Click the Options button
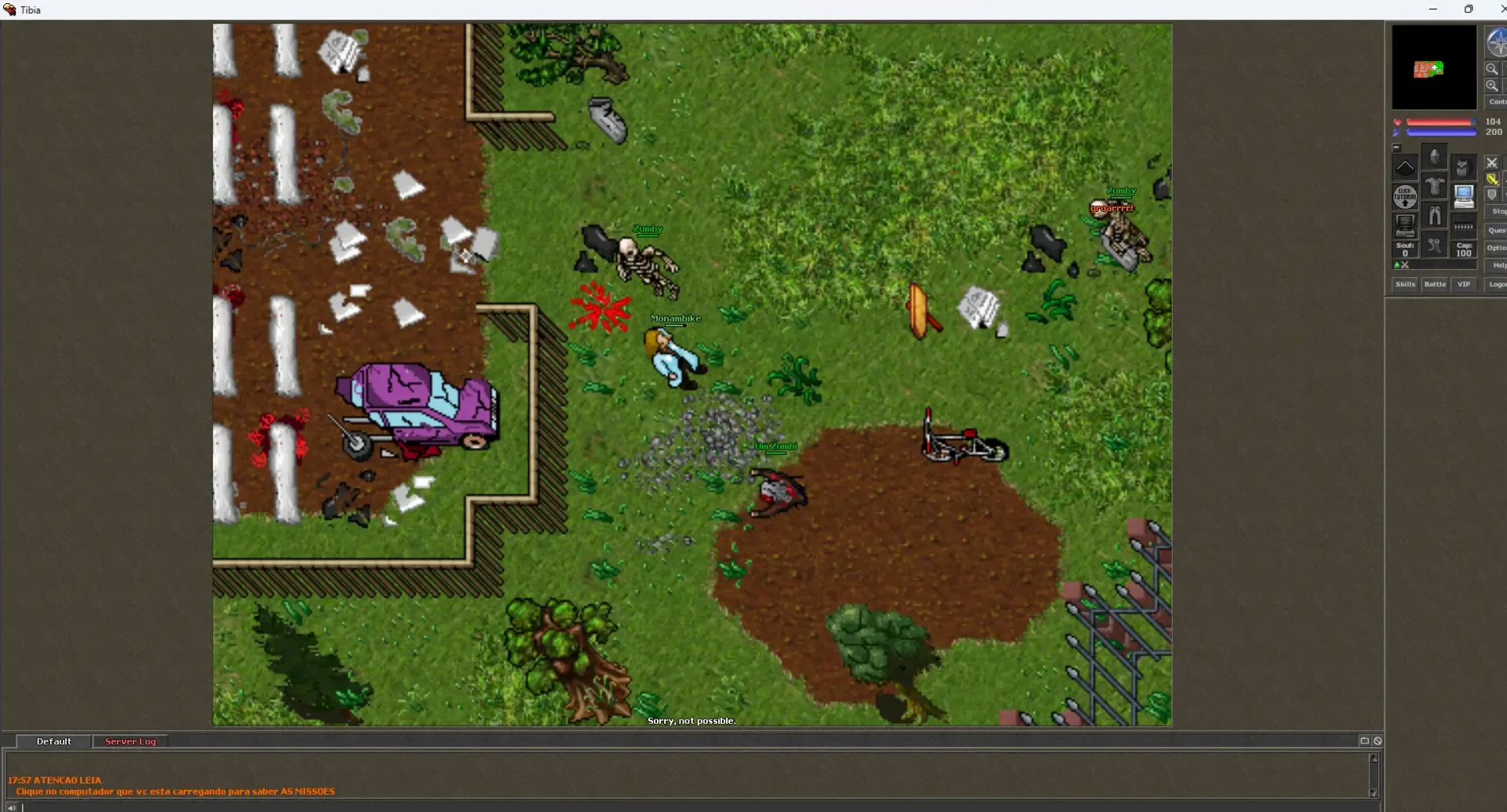 pos(1498,248)
